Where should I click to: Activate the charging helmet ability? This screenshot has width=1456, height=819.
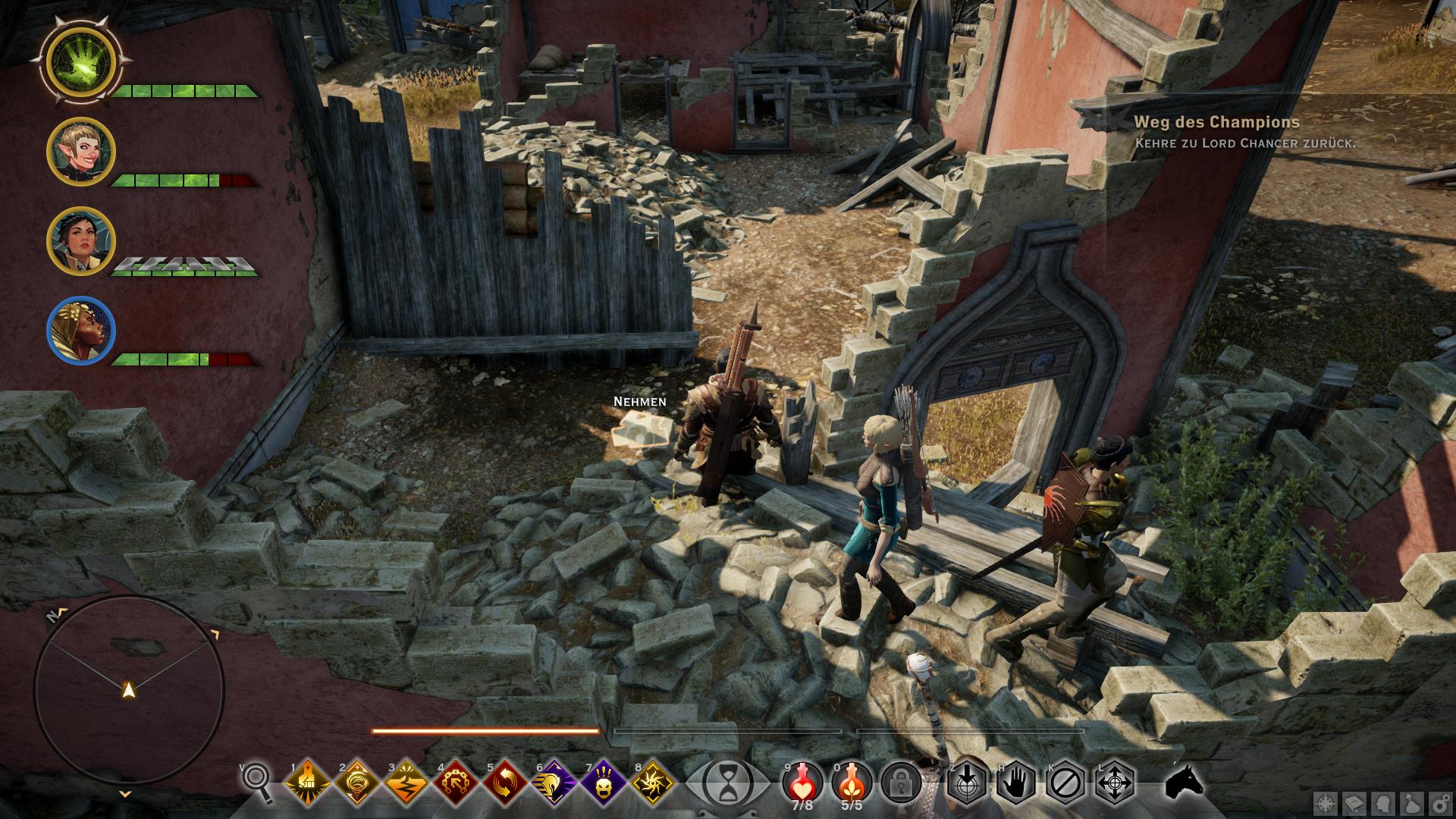(x=554, y=781)
